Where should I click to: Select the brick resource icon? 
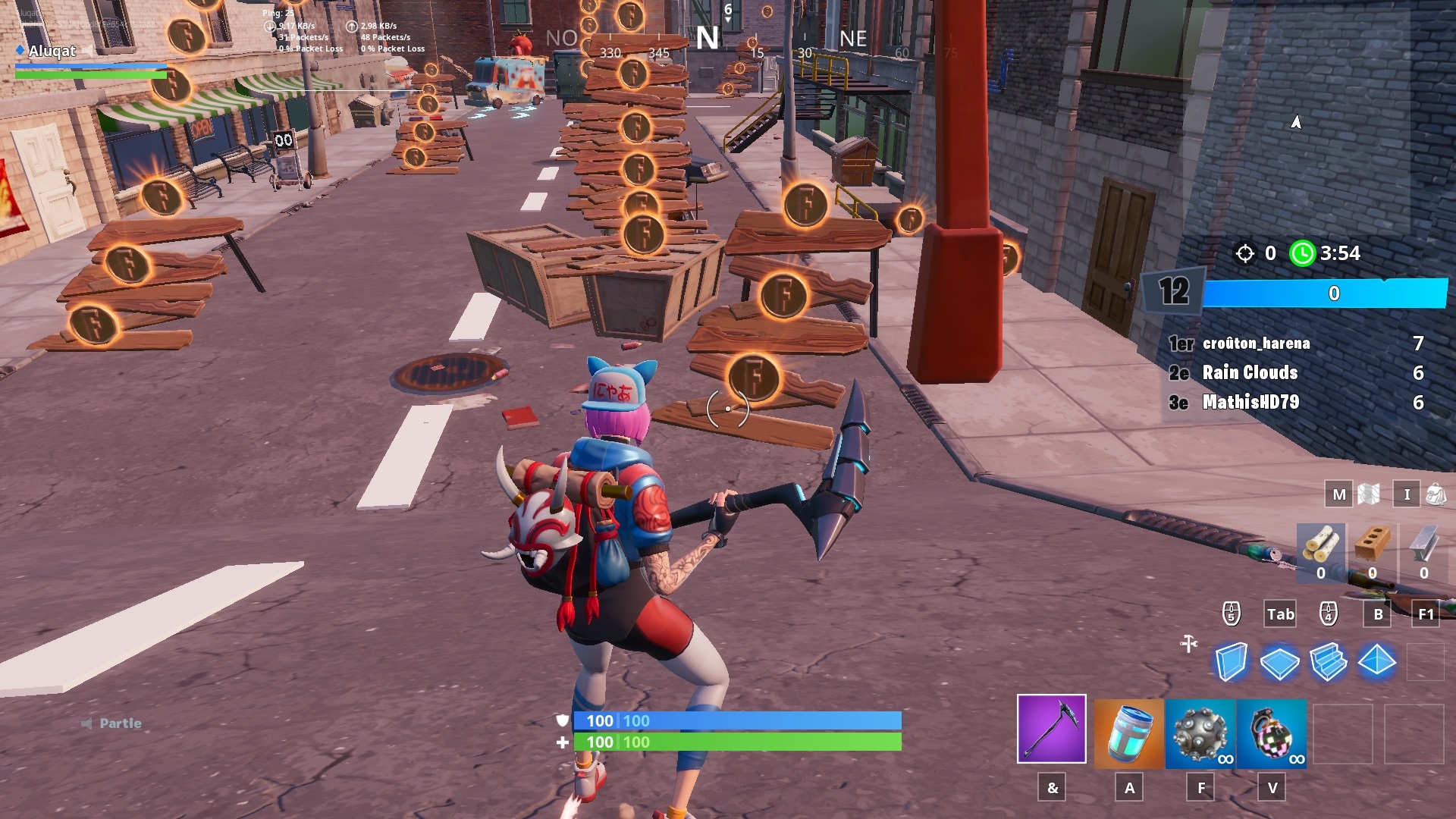coord(1371,545)
